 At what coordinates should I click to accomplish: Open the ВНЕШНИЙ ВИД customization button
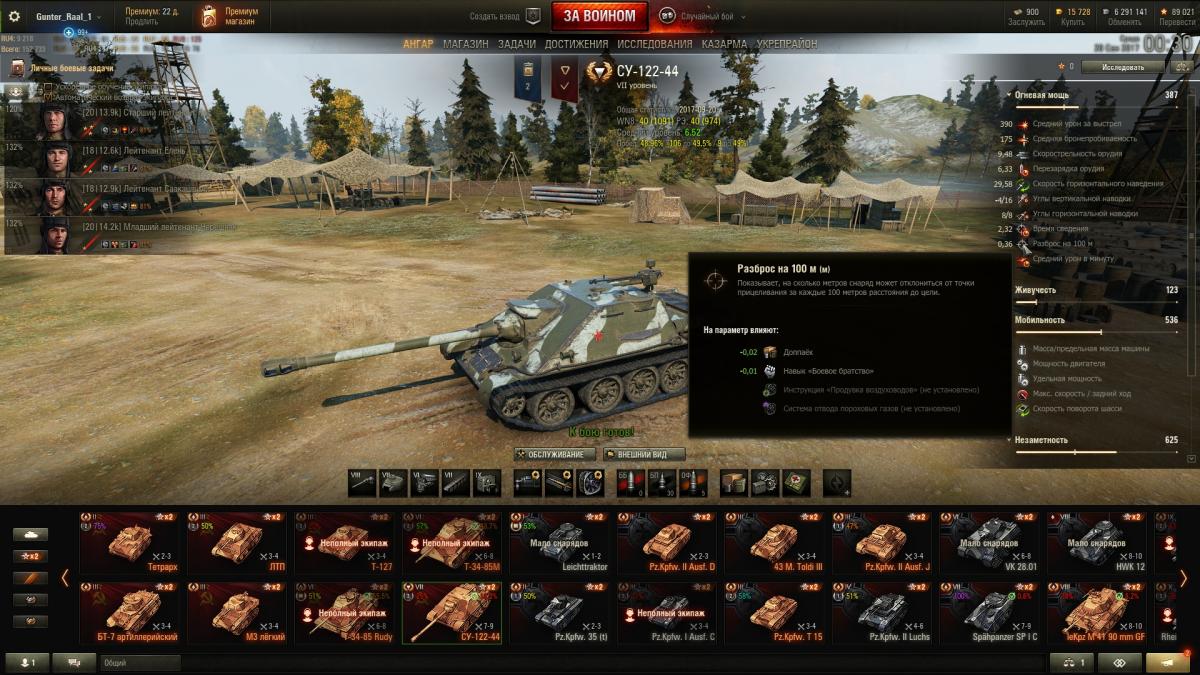point(644,454)
